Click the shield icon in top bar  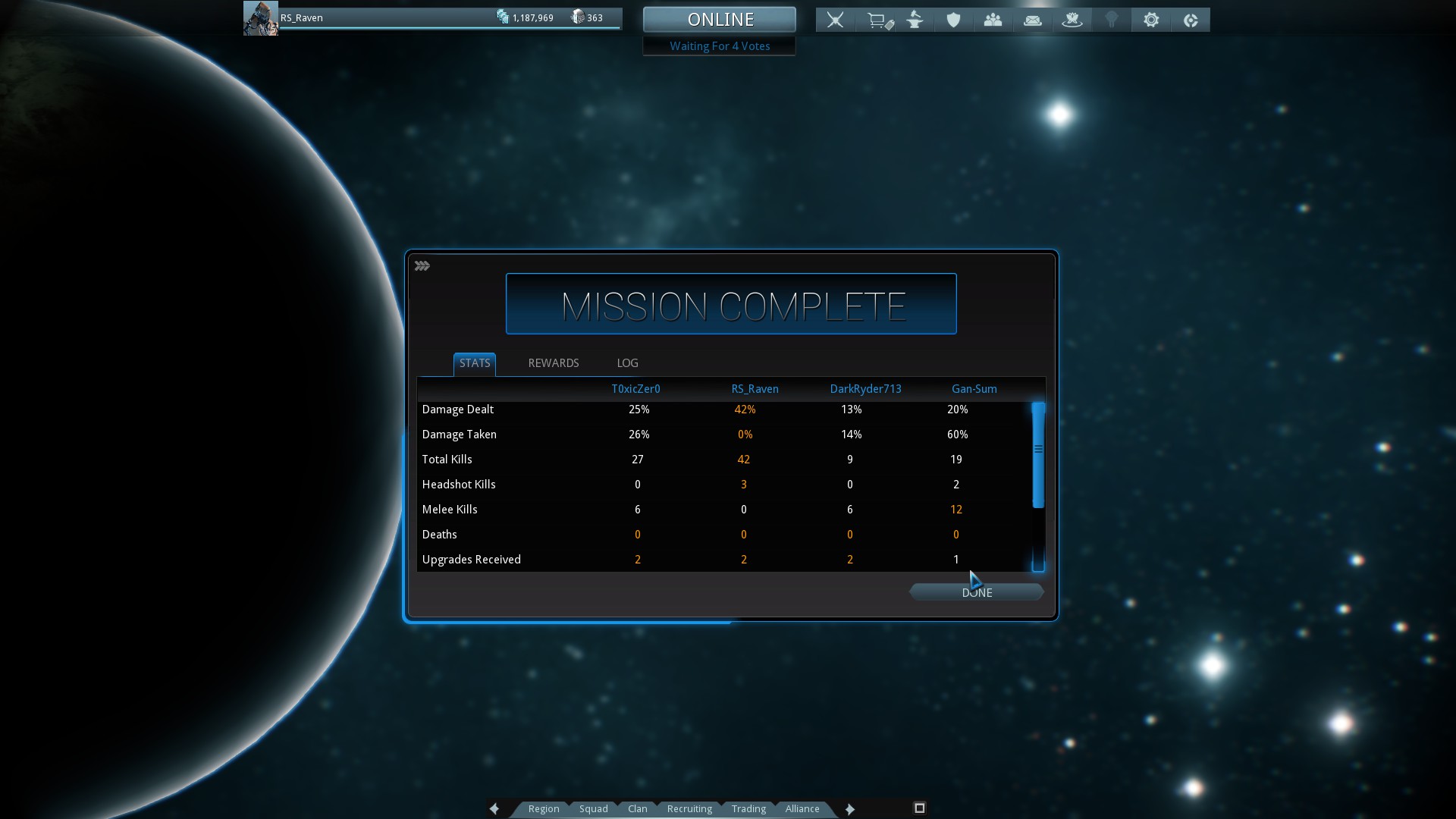point(954,20)
